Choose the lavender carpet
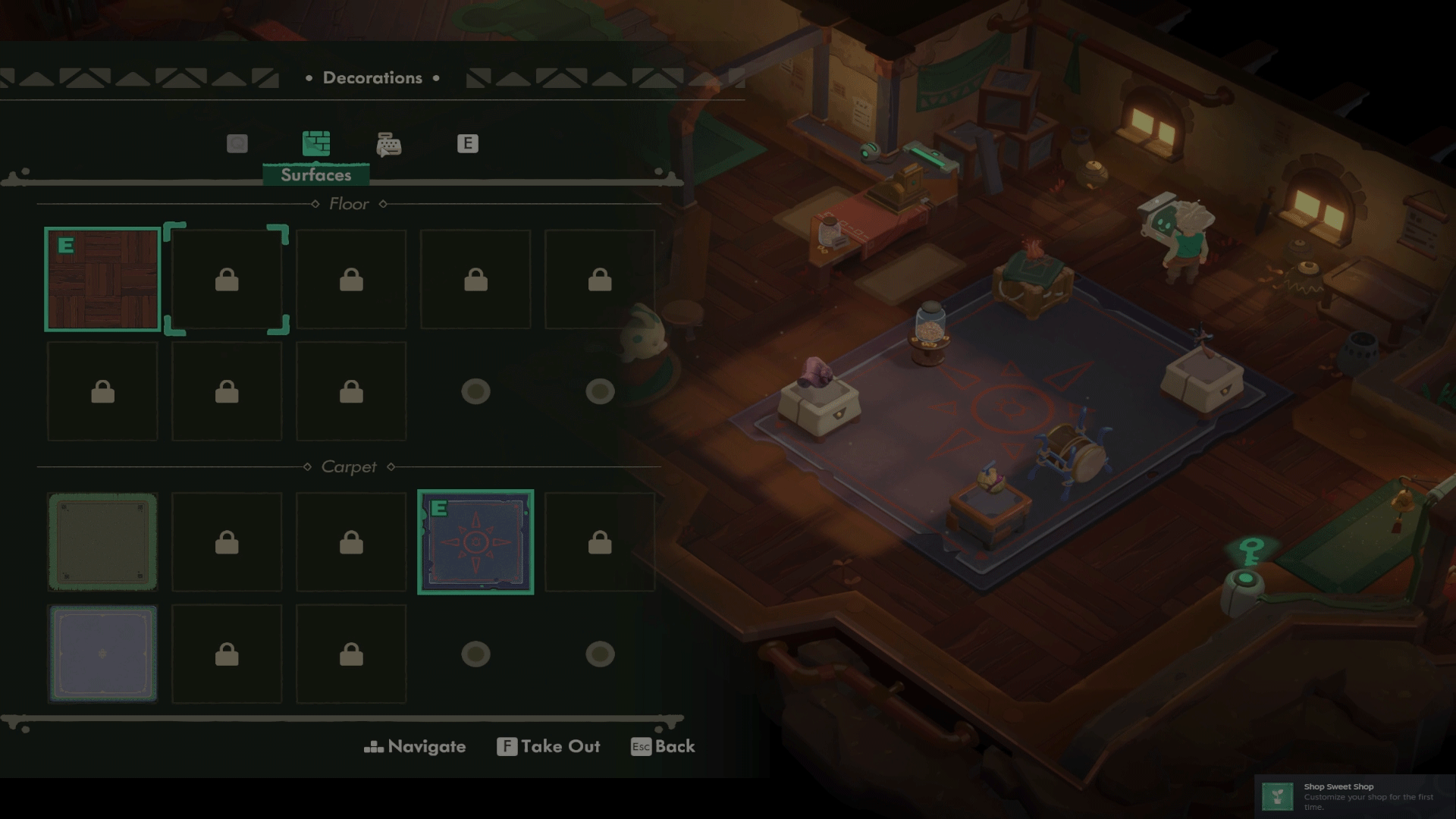The width and height of the screenshot is (1456, 819). [103, 654]
